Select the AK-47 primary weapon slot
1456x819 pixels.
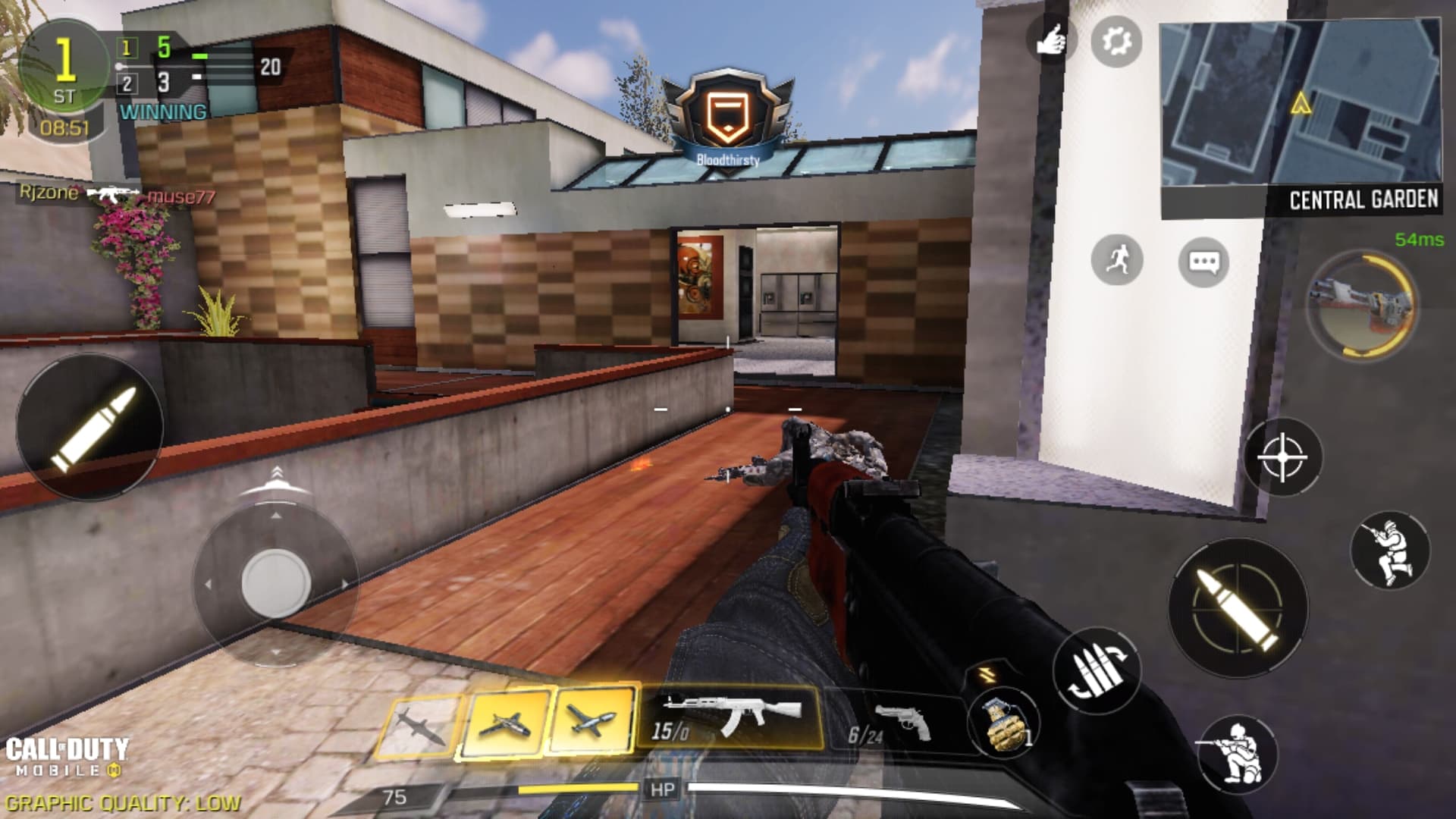(730, 718)
